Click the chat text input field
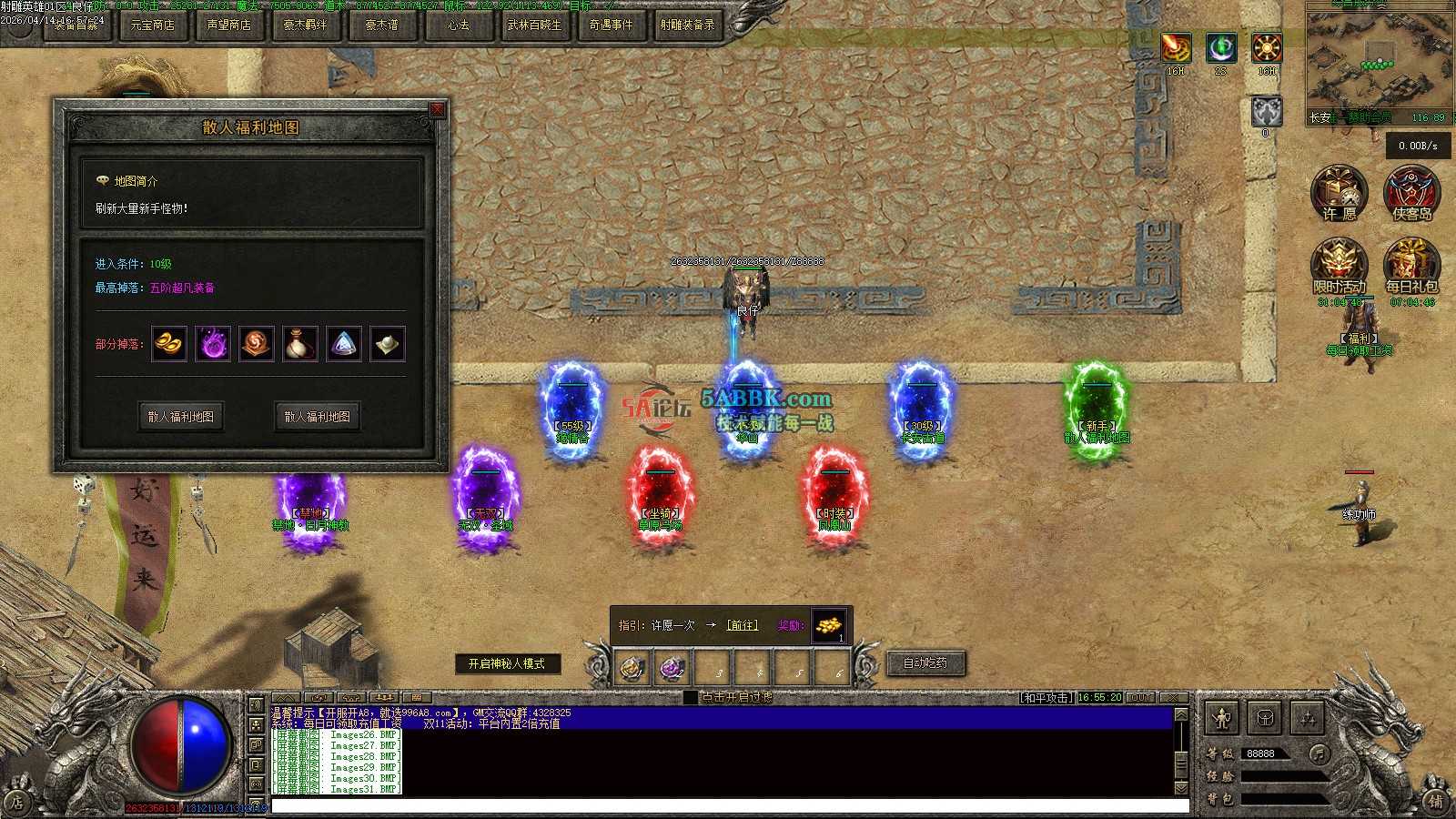 point(728,806)
